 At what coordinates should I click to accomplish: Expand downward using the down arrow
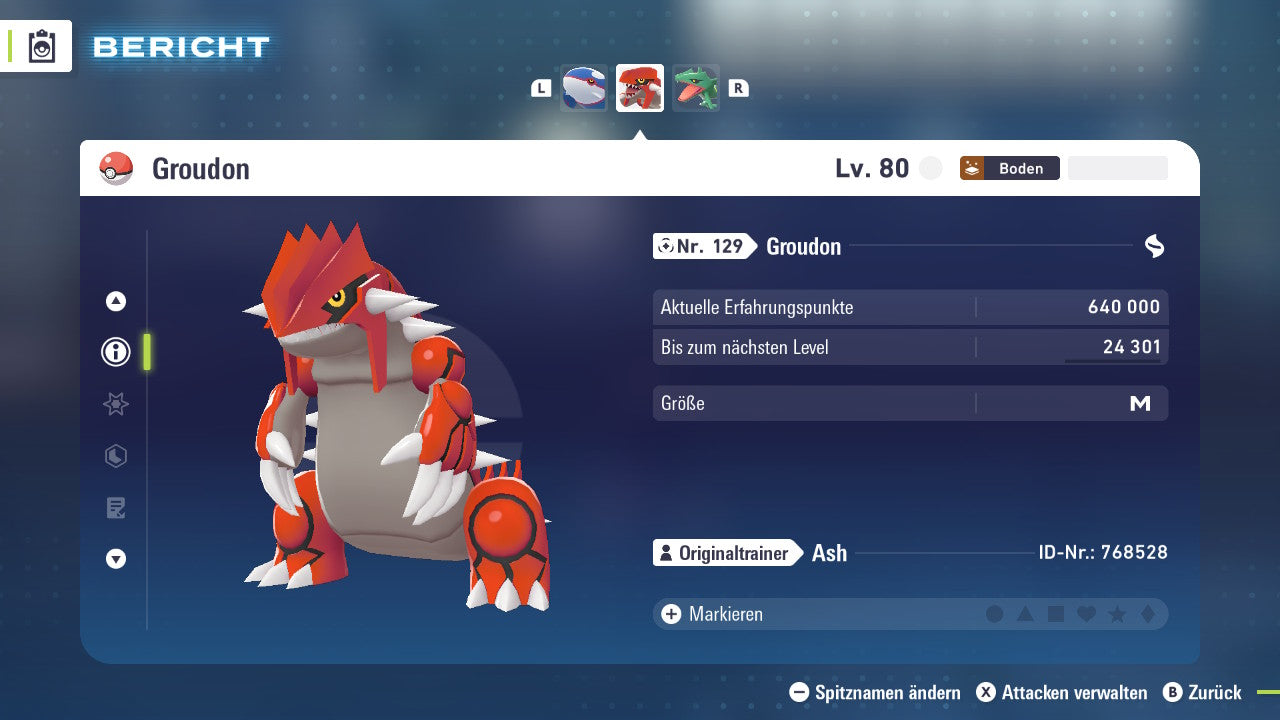115,559
